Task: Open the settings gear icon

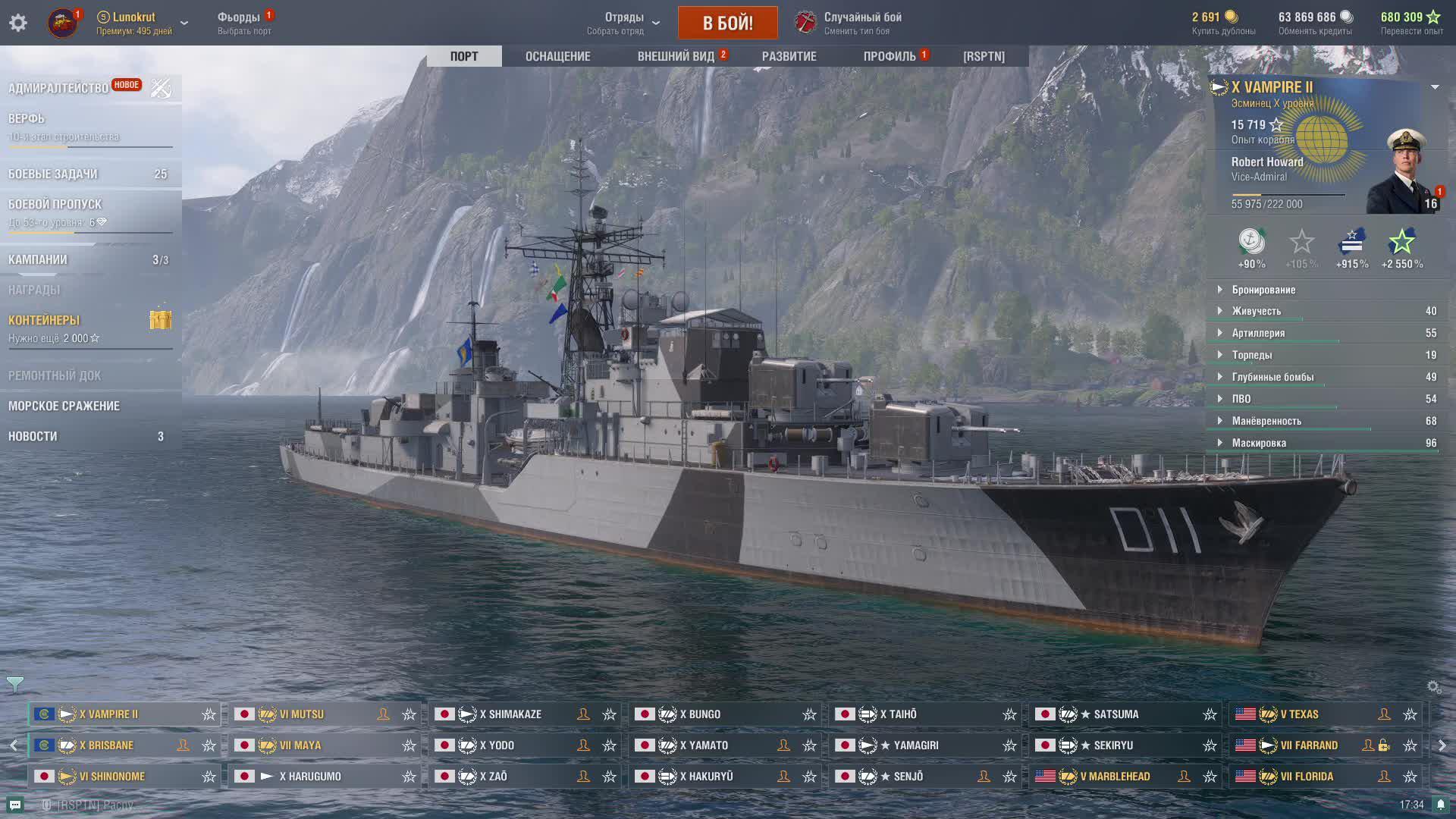Action: pyautogui.click(x=18, y=23)
